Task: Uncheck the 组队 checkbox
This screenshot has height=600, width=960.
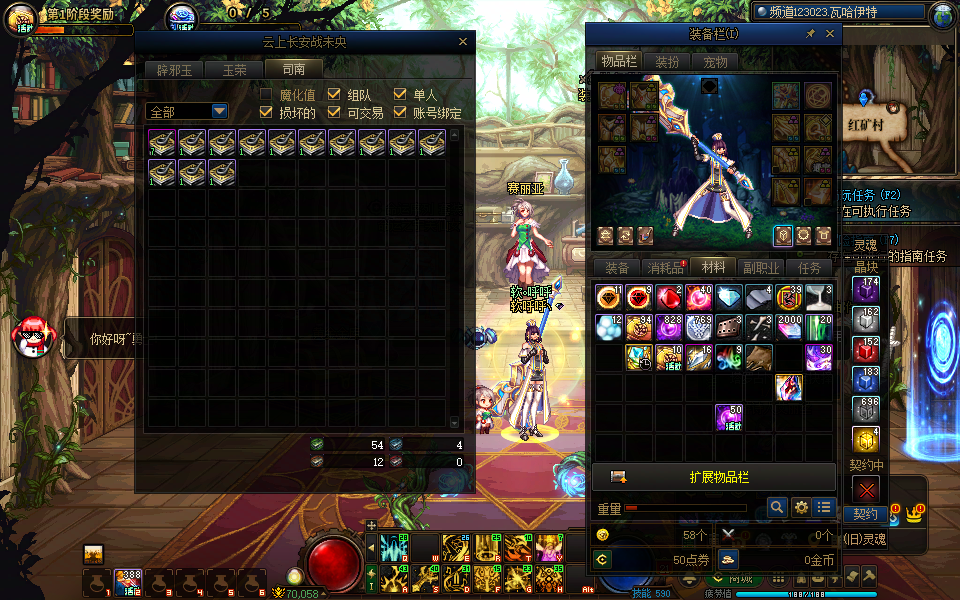Action: pos(334,95)
